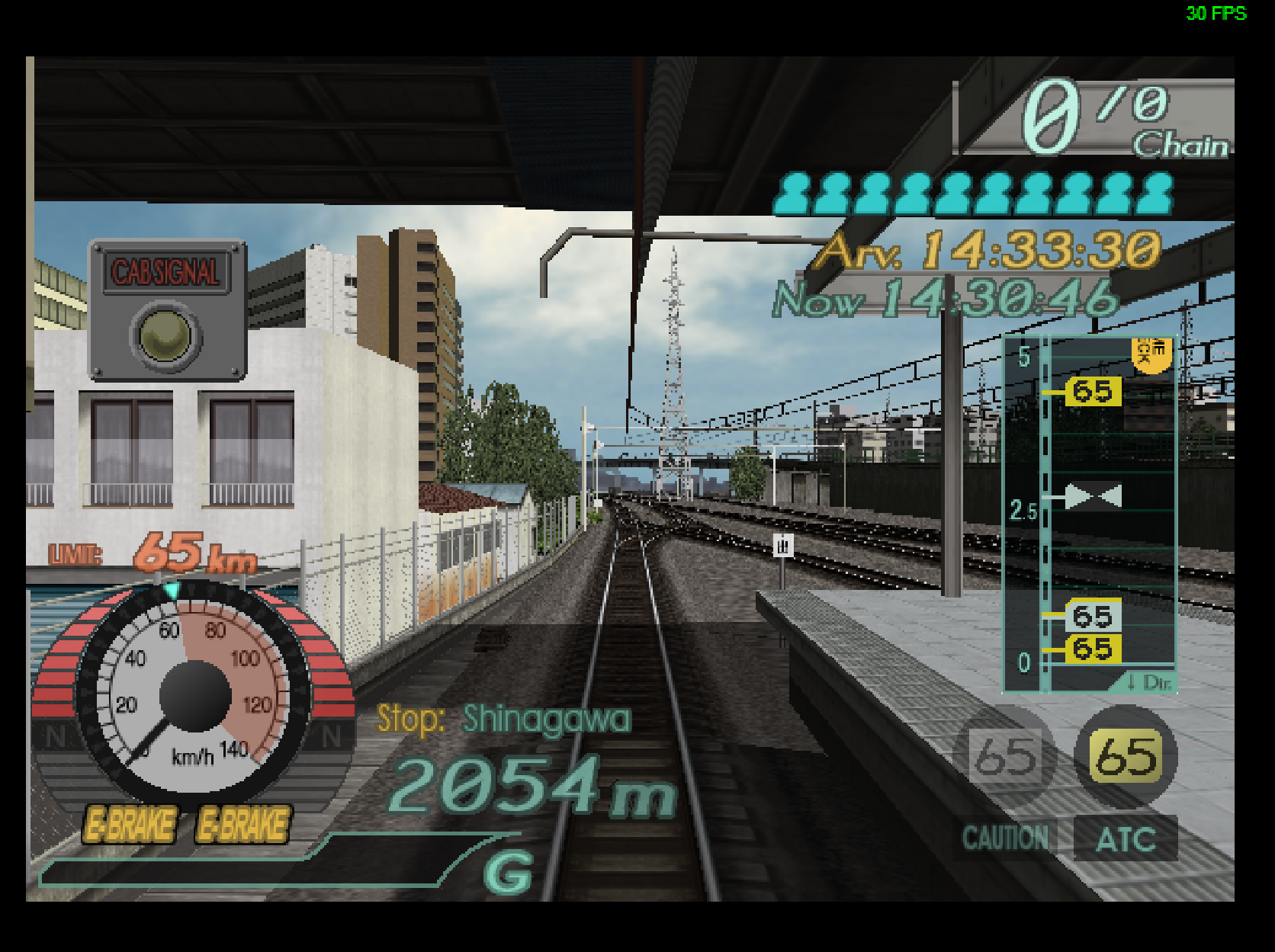Toggle the ATC mode indicator
Screen dimensions: 1275x952
tap(1125, 837)
